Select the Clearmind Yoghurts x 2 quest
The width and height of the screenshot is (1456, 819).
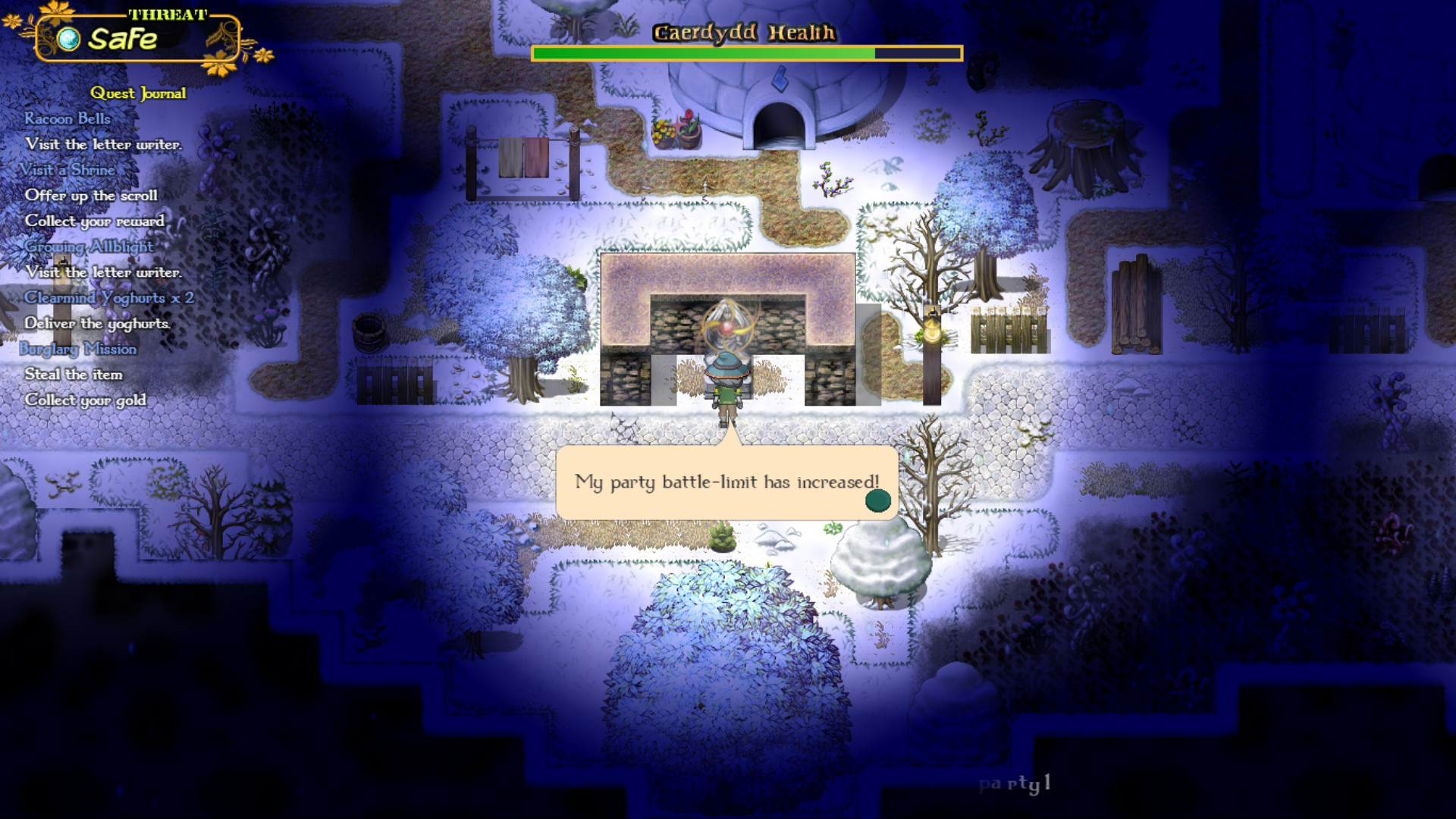(x=109, y=298)
